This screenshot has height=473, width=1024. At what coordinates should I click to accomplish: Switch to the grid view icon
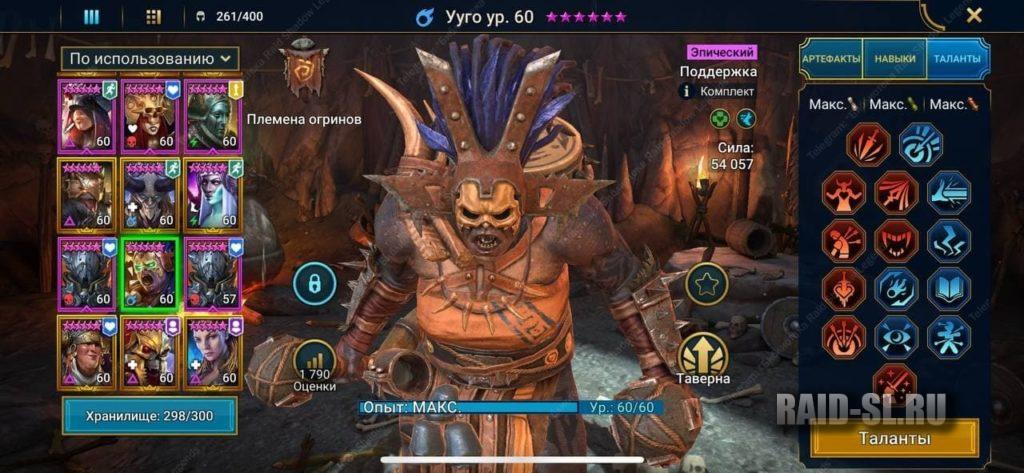point(153,16)
